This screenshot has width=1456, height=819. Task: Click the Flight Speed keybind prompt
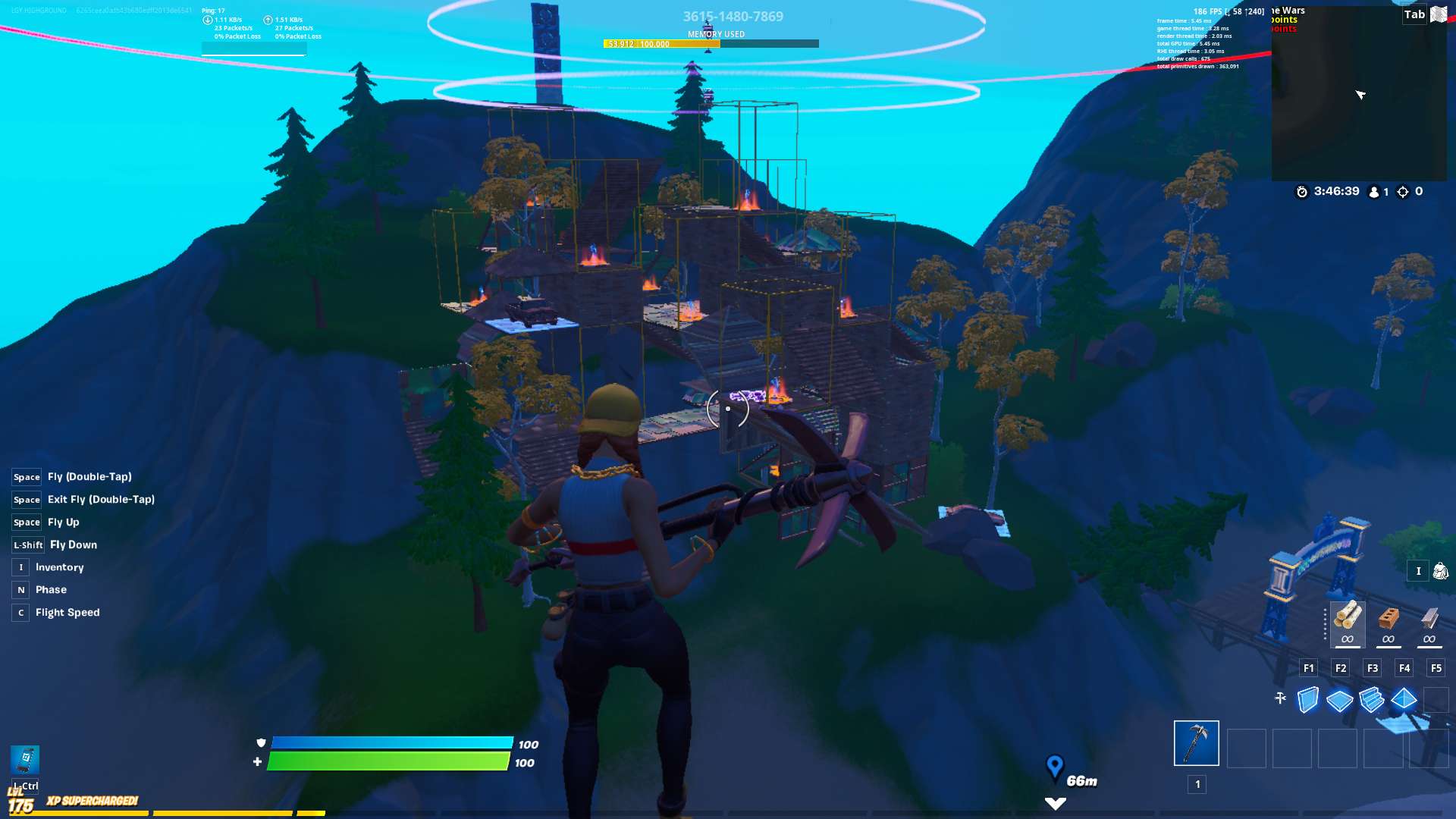[x=20, y=612]
